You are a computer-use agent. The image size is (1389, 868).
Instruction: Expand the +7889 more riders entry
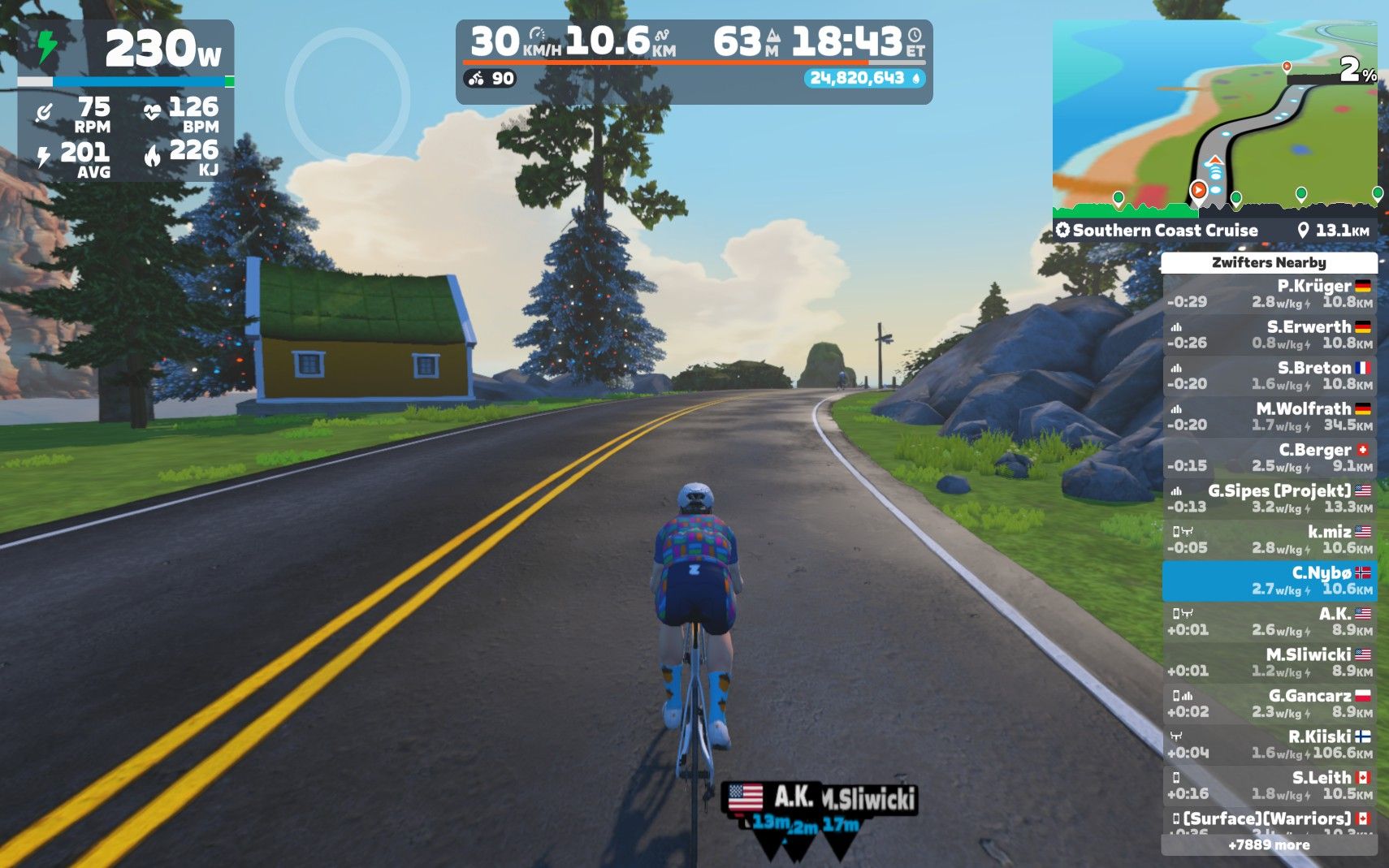point(1269,845)
